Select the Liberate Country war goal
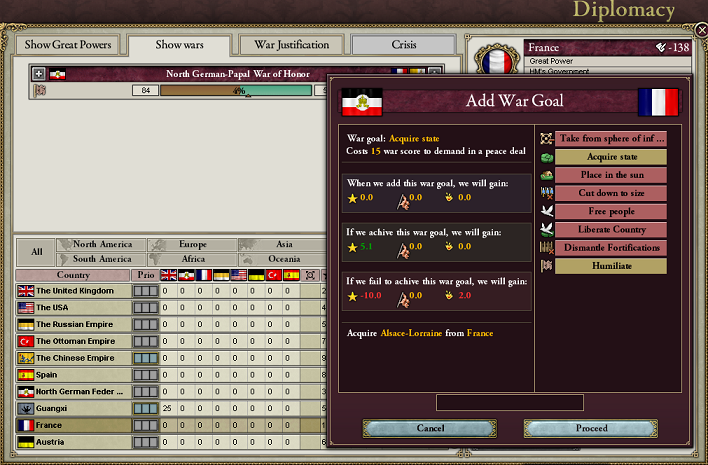Image resolution: width=708 pixels, height=465 pixels. pos(610,229)
